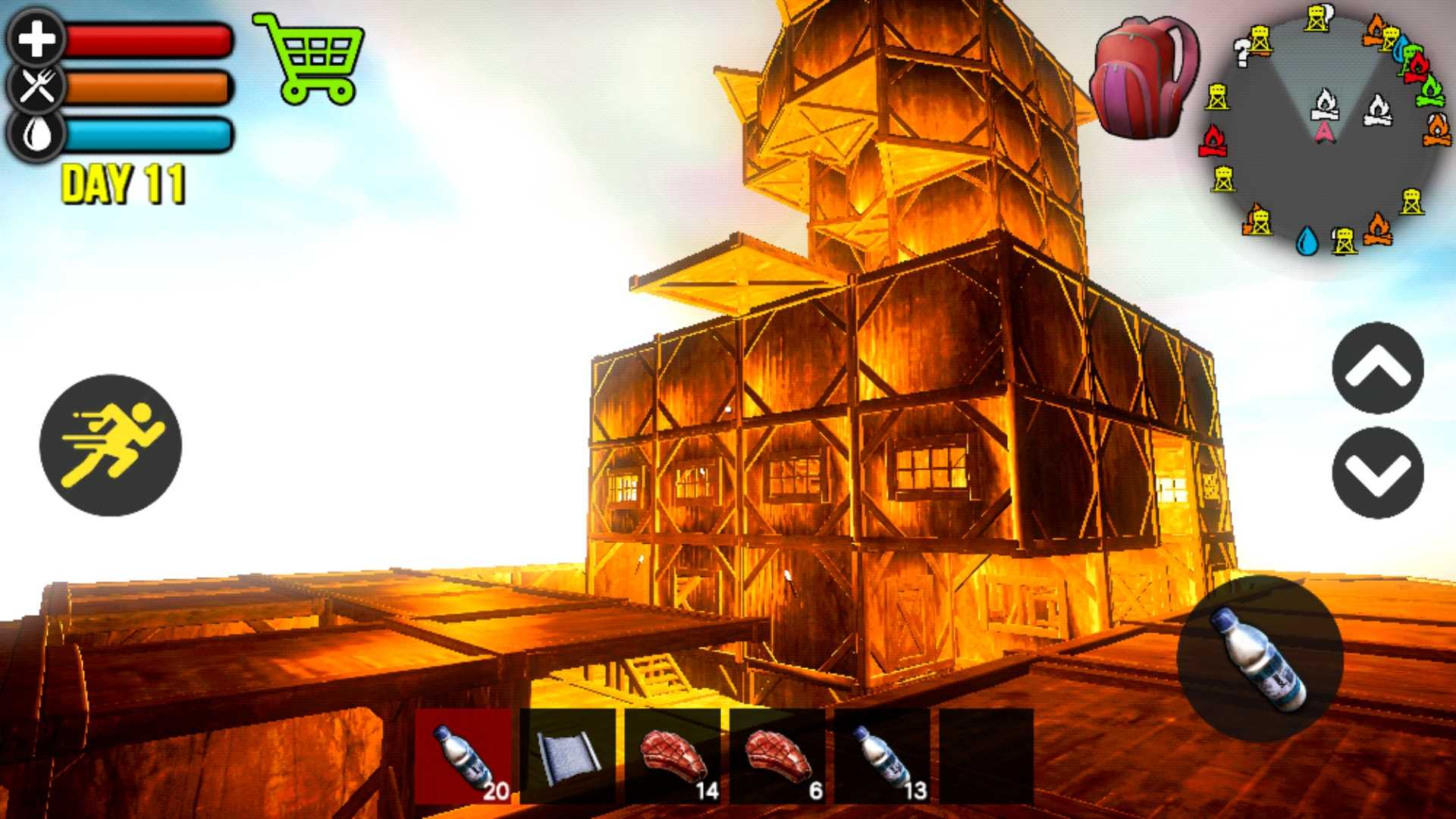Choose the raw meat slot with 14
The image size is (1456, 819).
pos(673,757)
